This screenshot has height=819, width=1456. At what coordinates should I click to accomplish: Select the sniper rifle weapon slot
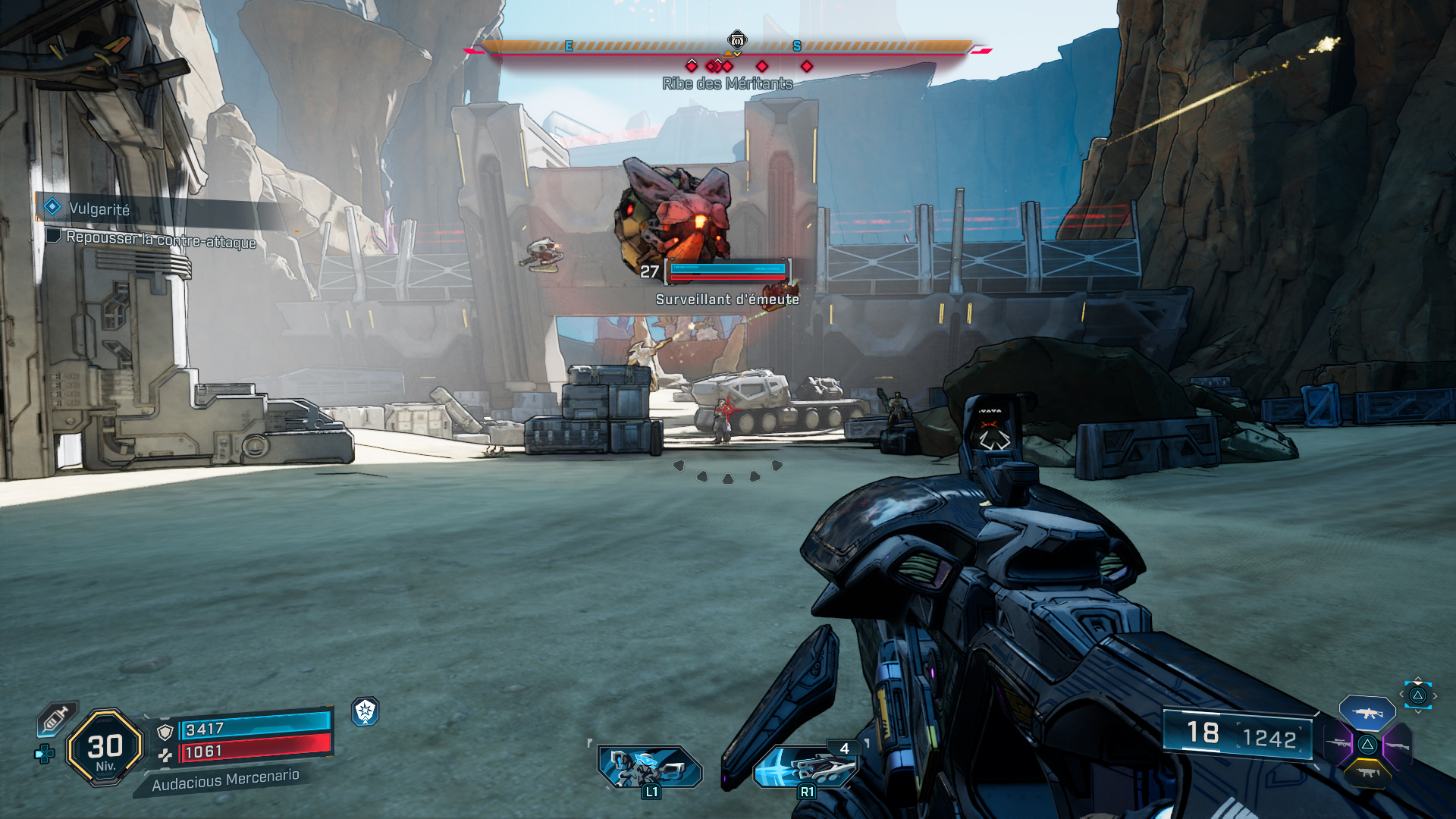[x=1338, y=742]
